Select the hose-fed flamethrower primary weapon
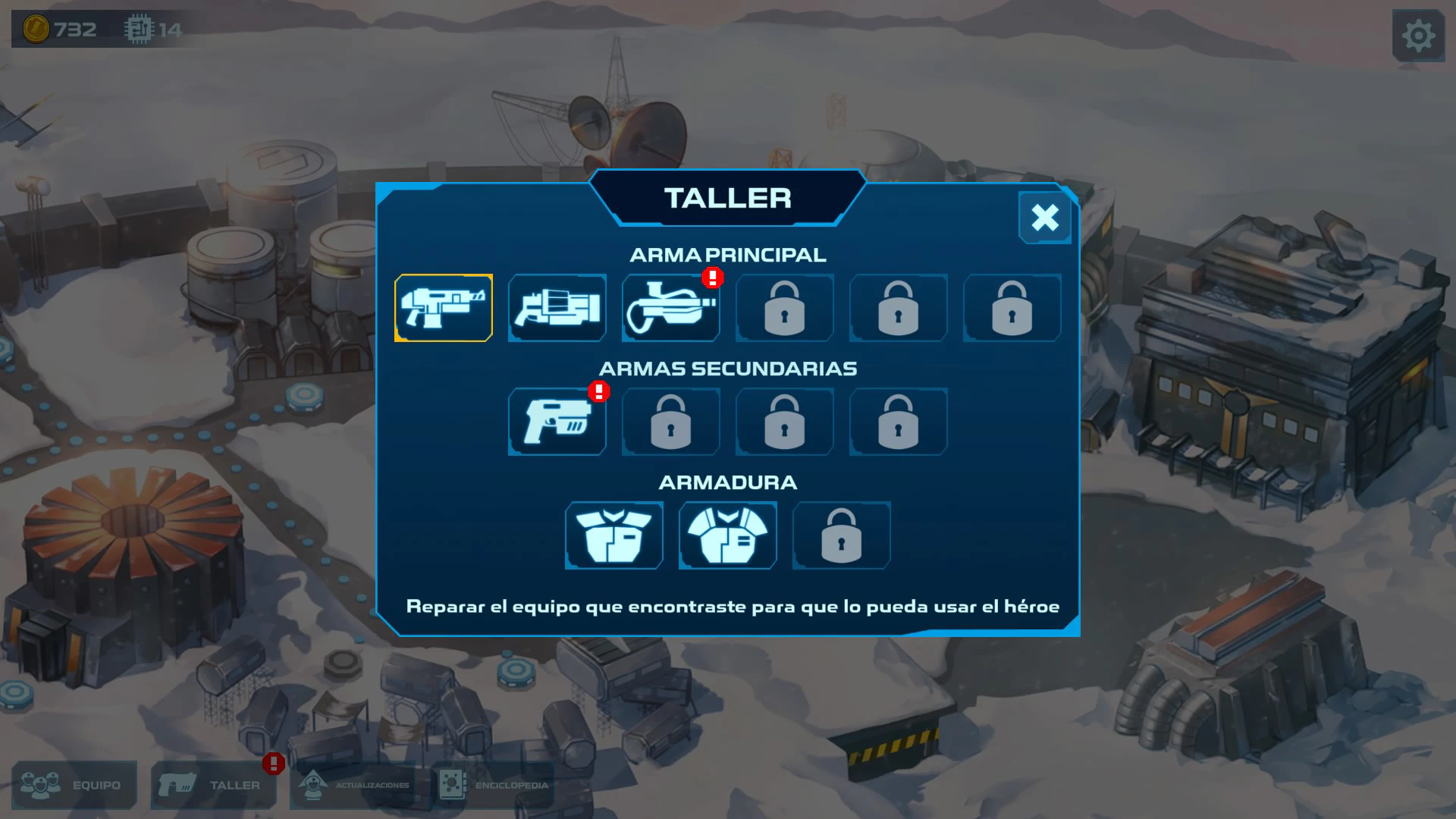 pyautogui.click(x=670, y=308)
